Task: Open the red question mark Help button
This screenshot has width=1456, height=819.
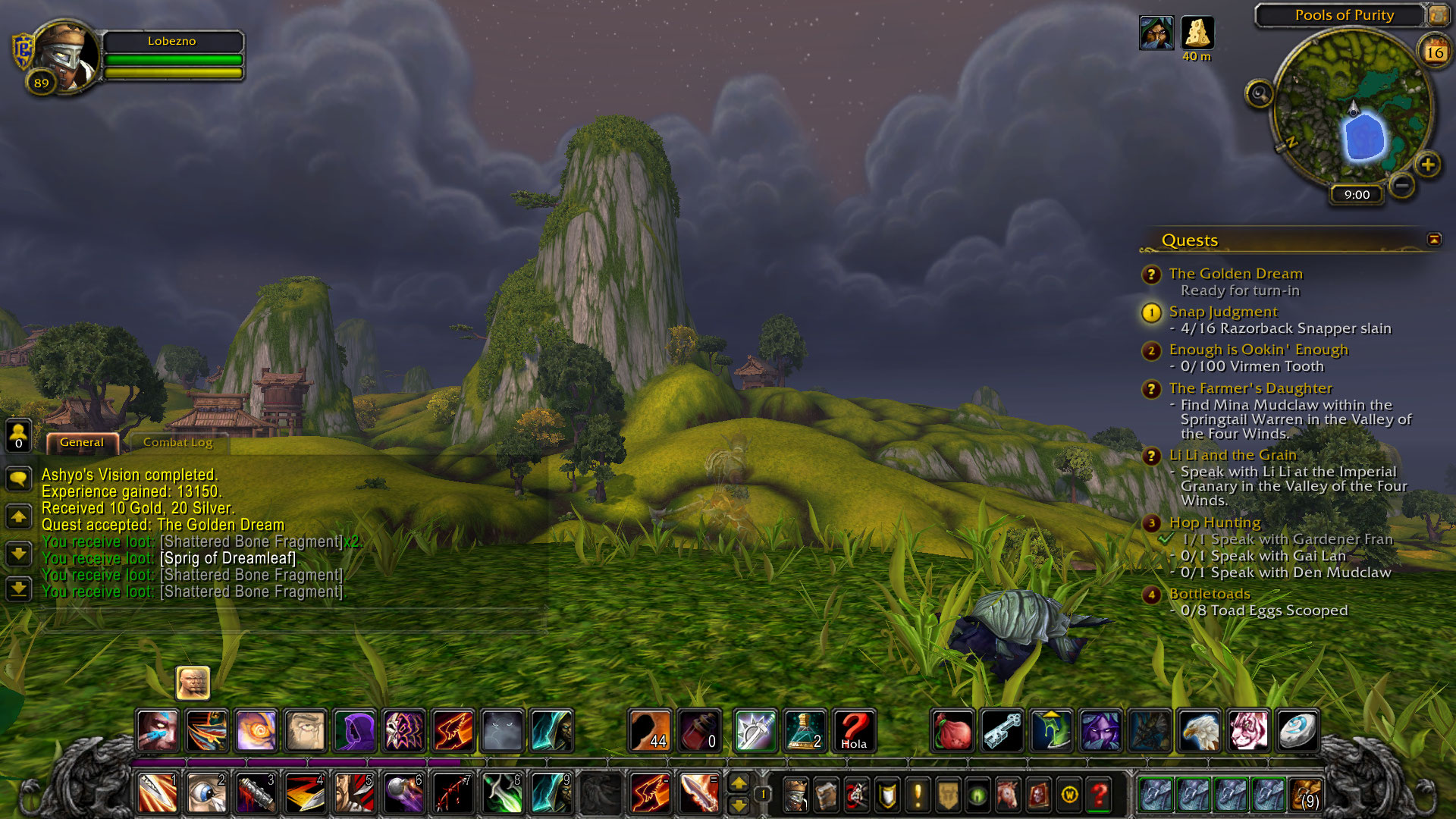Action: coord(1099,795)
